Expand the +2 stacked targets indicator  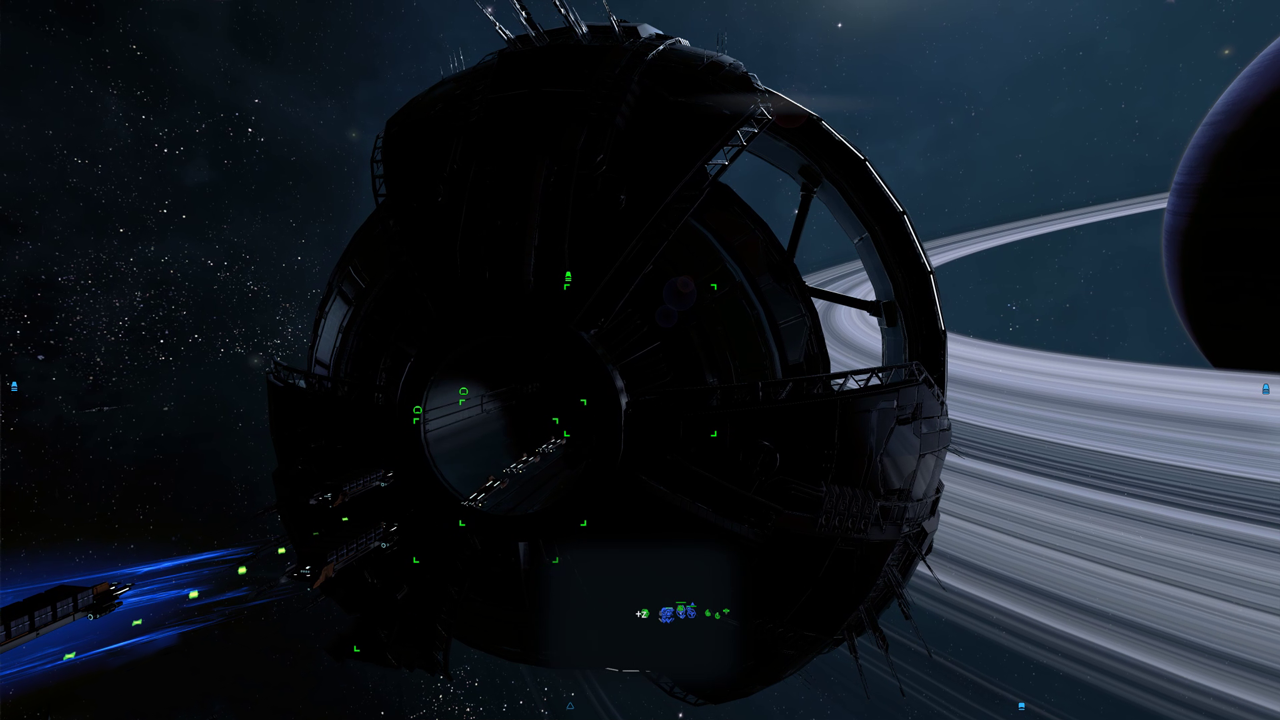(x=642, y=614)
